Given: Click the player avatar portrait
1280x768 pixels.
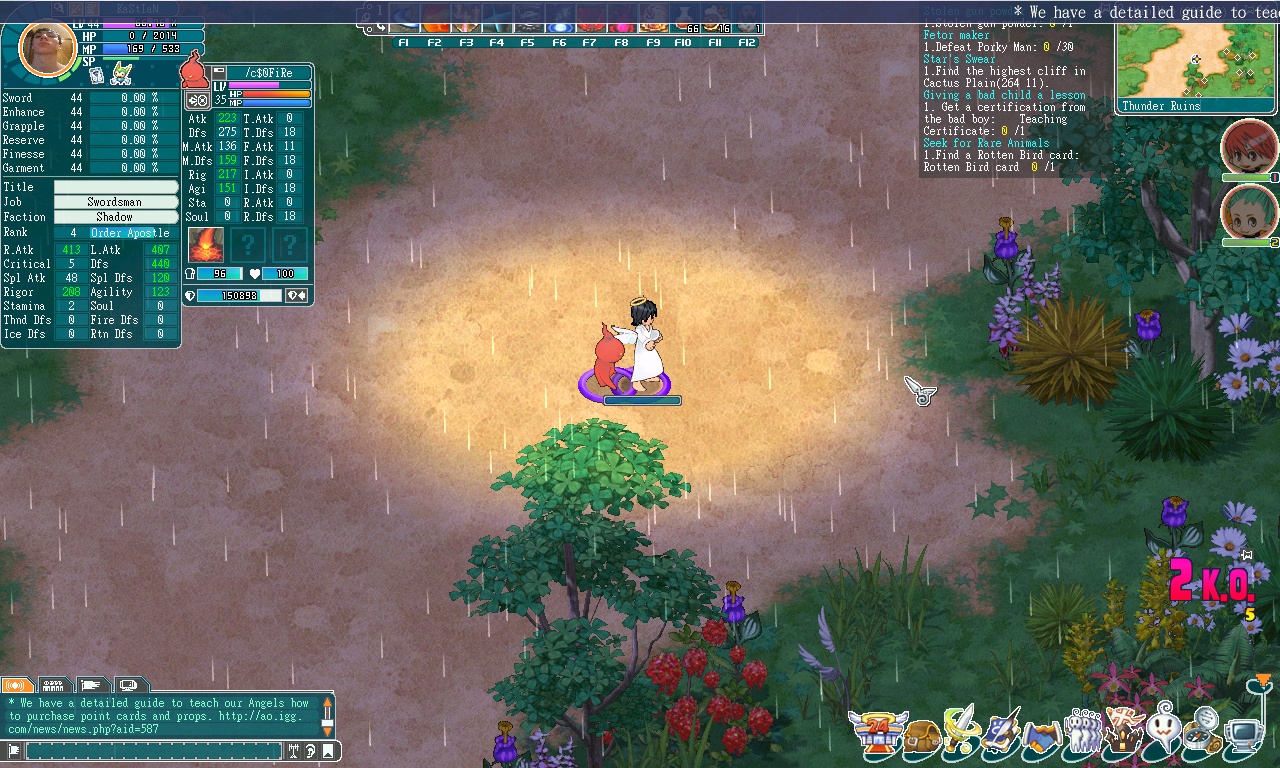Looking at the screenshot, I should (x=46, y=47).
